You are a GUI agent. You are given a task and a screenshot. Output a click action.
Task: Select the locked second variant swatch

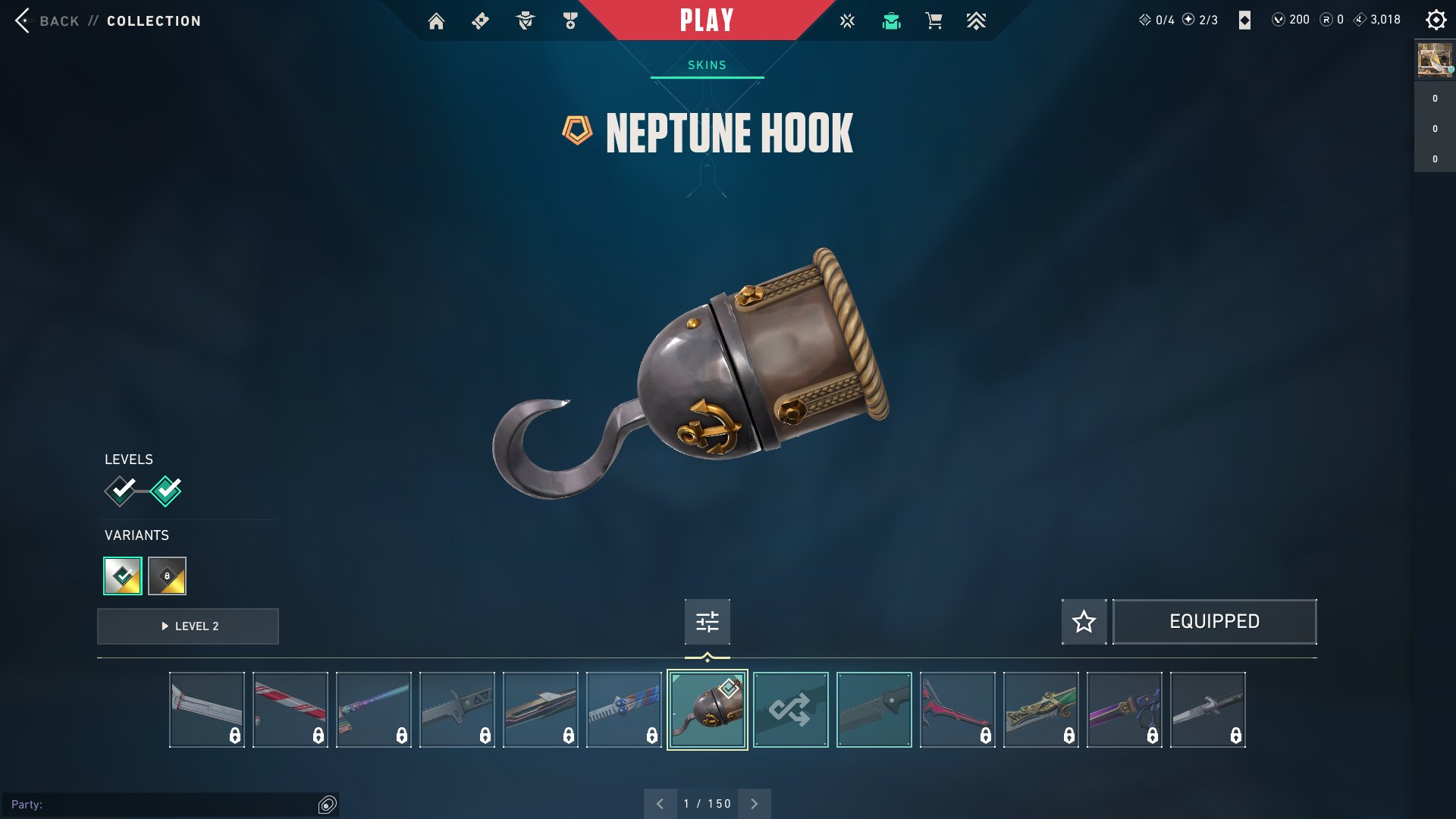click(x=167, y=576)
